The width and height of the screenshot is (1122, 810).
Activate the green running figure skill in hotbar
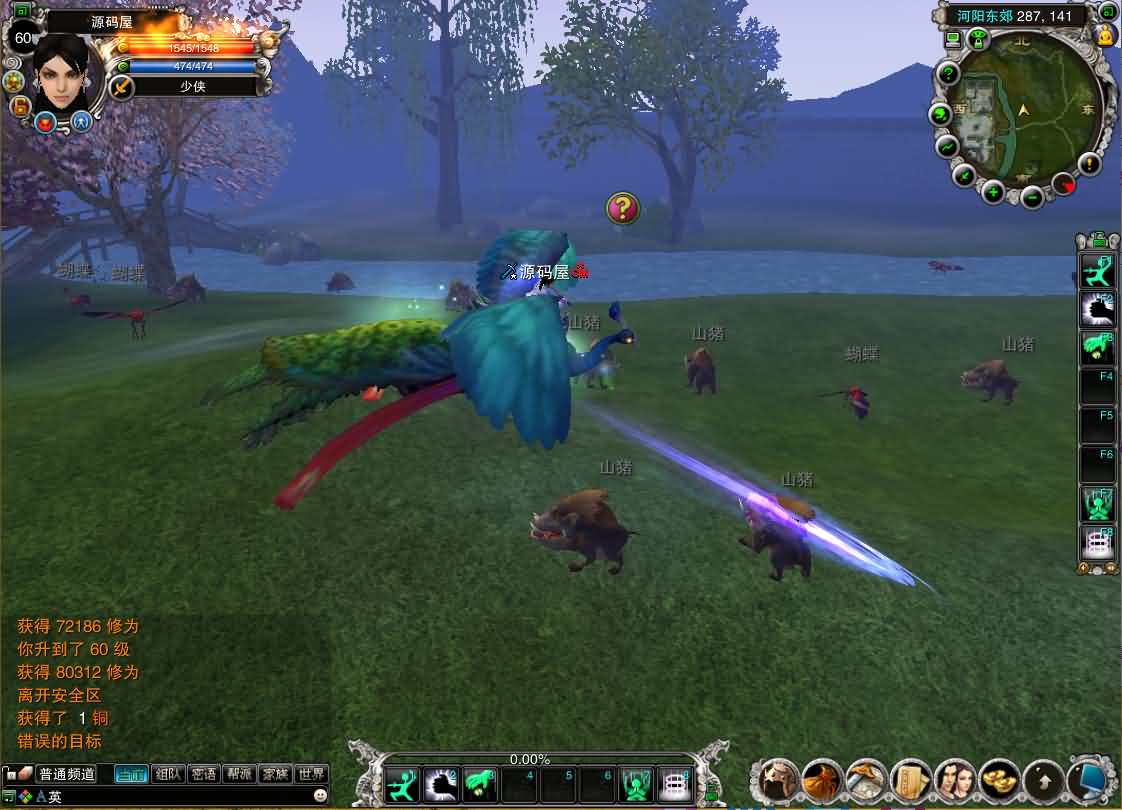click(404, 784)
